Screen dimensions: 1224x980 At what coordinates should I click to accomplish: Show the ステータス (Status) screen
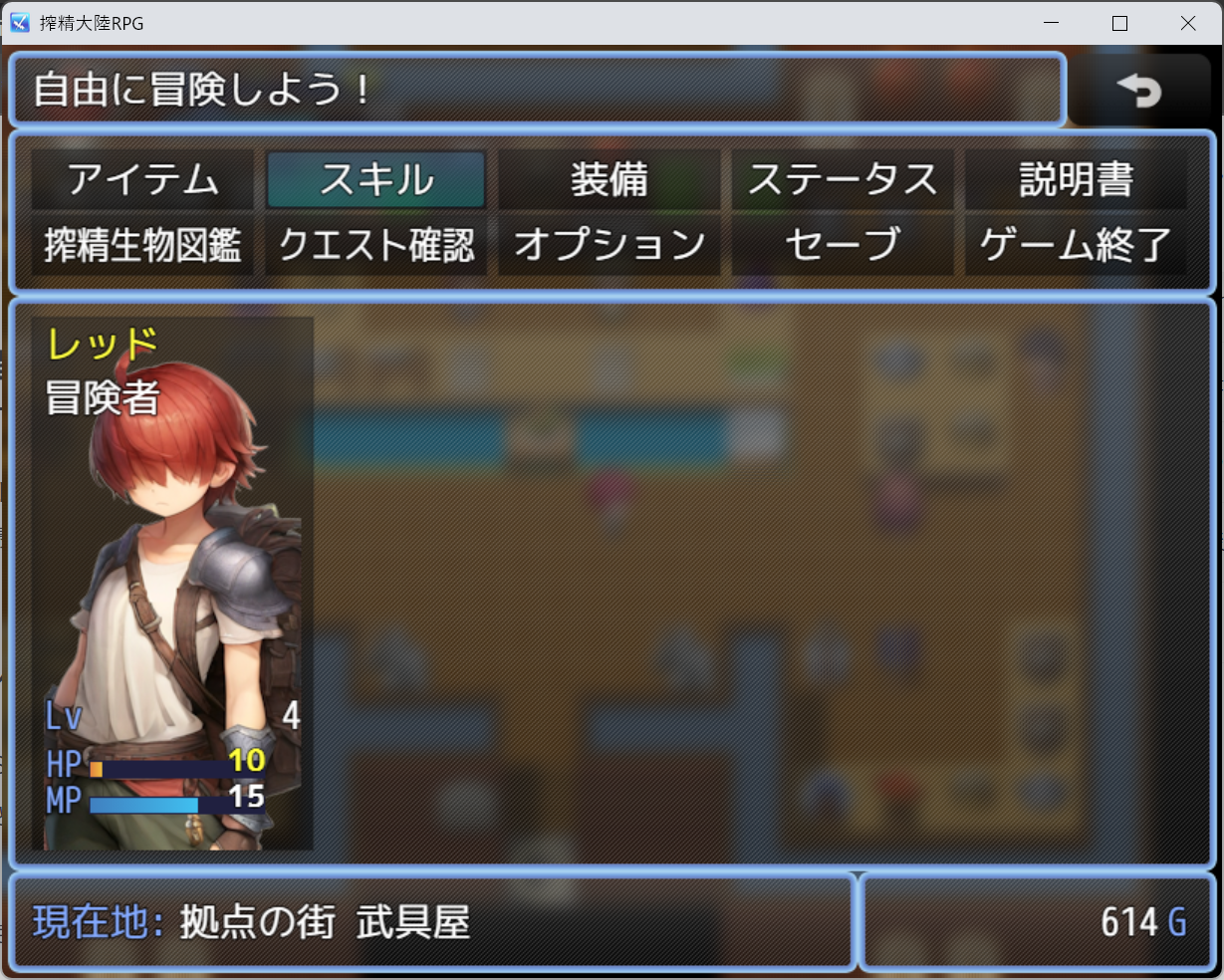(843, 180)
